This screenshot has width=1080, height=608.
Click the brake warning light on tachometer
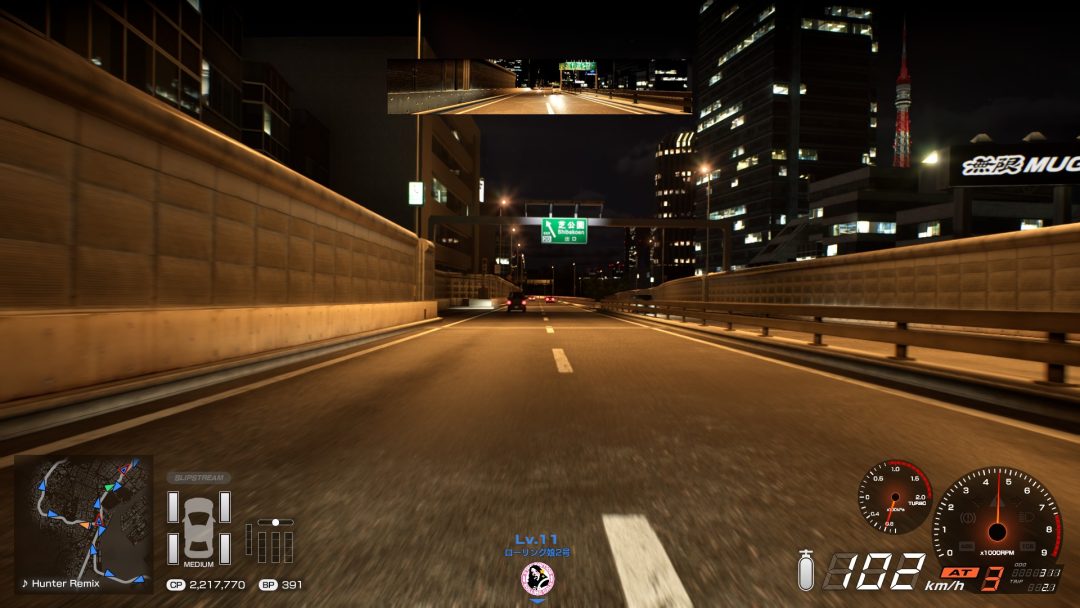(968, 520)
